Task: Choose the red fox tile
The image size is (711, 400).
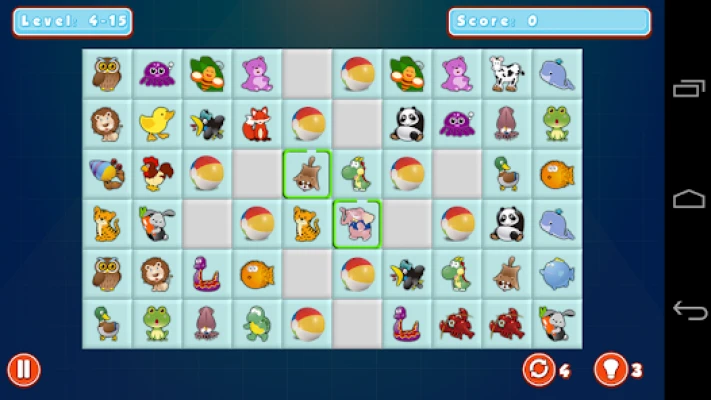Action: tap(257, 124)
